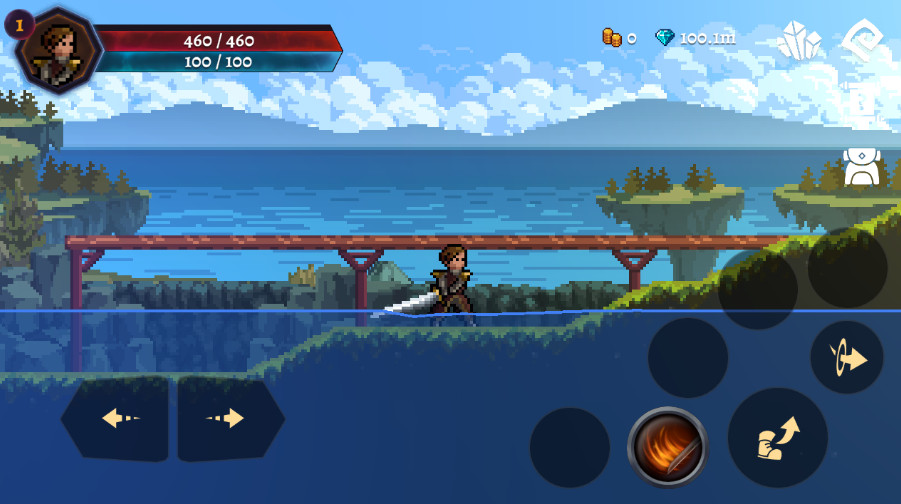Open the hero portrait character sheet
Image resolution: width=901 pixels, height=504 pixels.
tap(59, 47)
